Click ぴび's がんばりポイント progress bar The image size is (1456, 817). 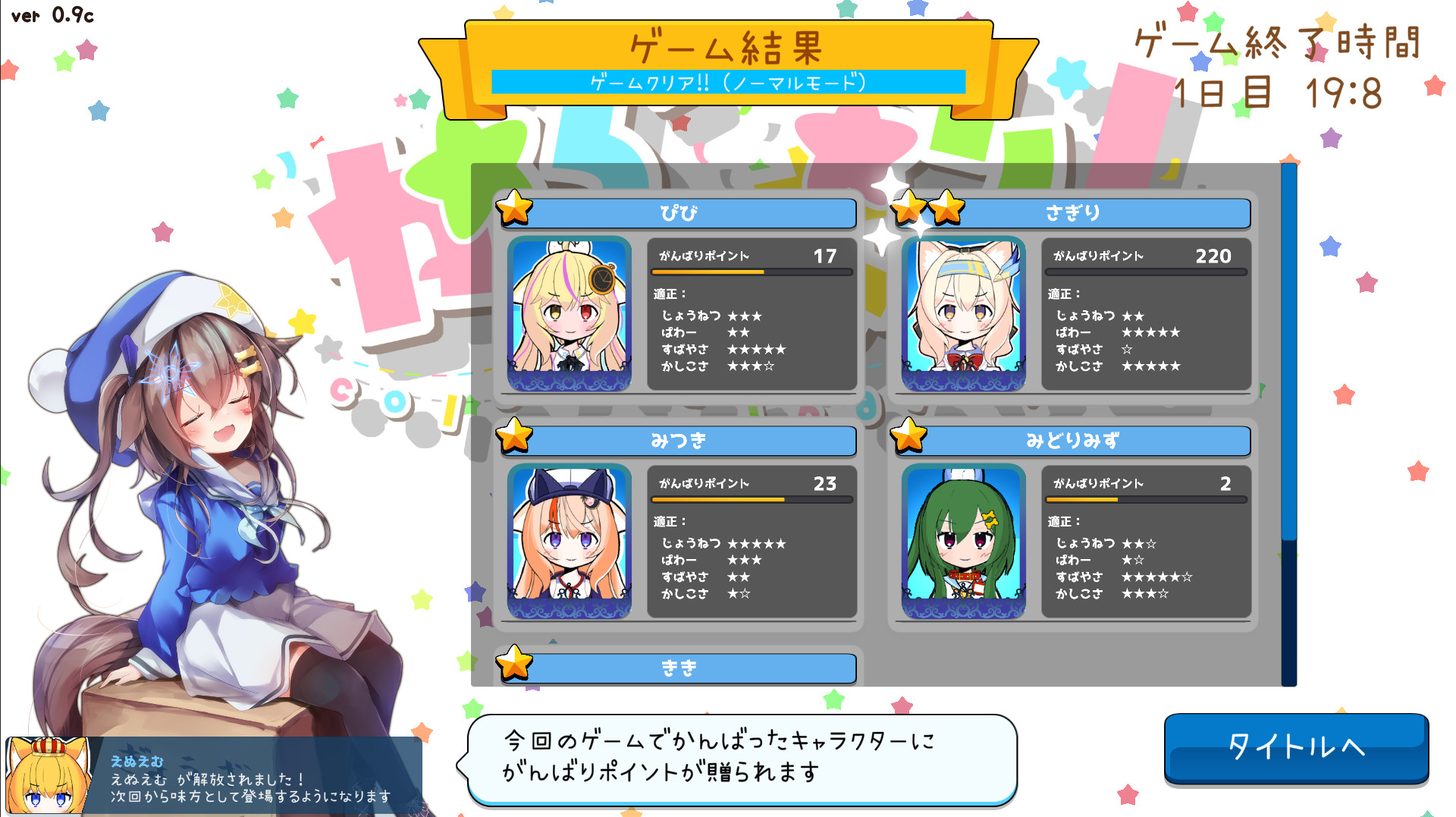tap(751, 273)
